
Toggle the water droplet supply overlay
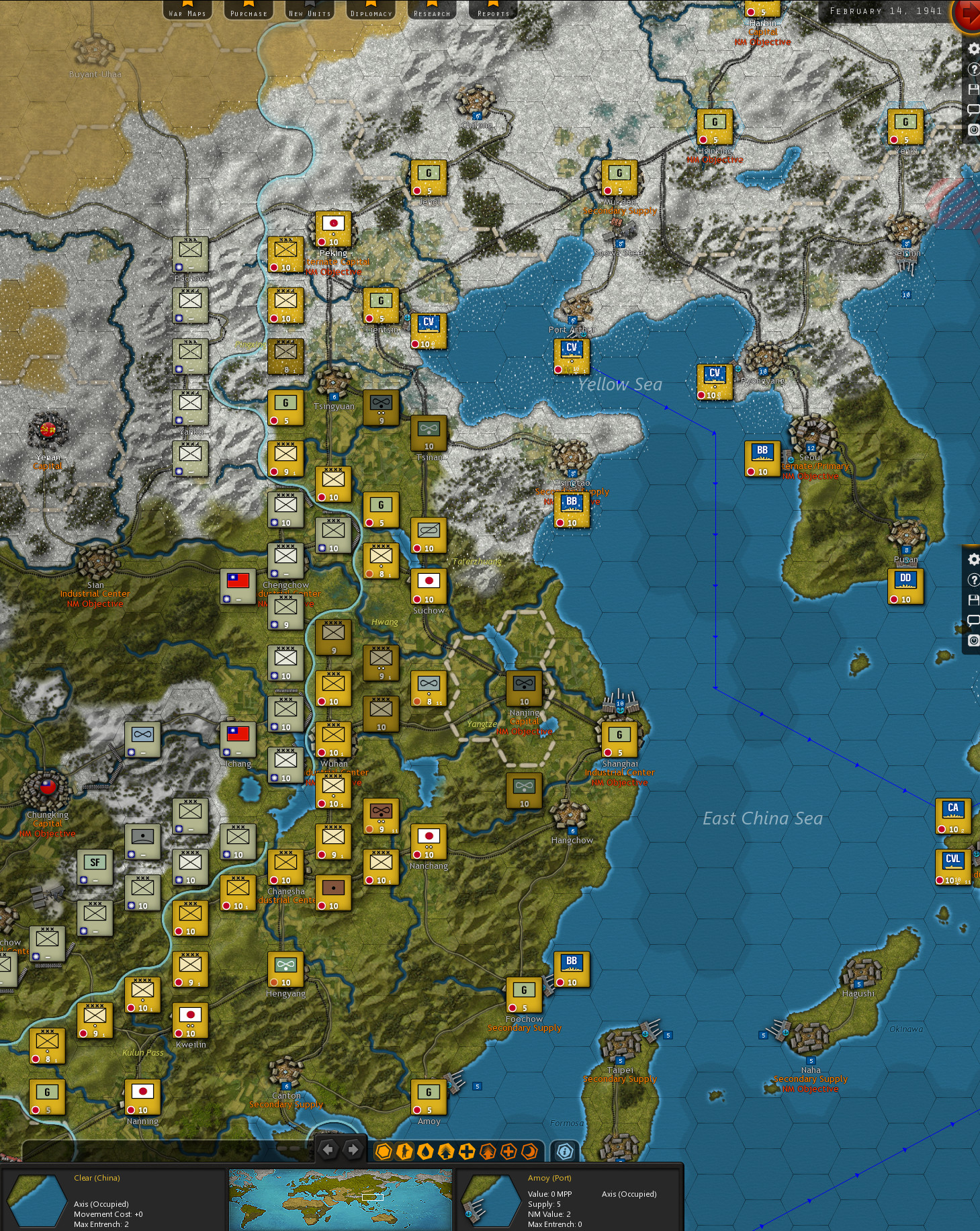426,1150
